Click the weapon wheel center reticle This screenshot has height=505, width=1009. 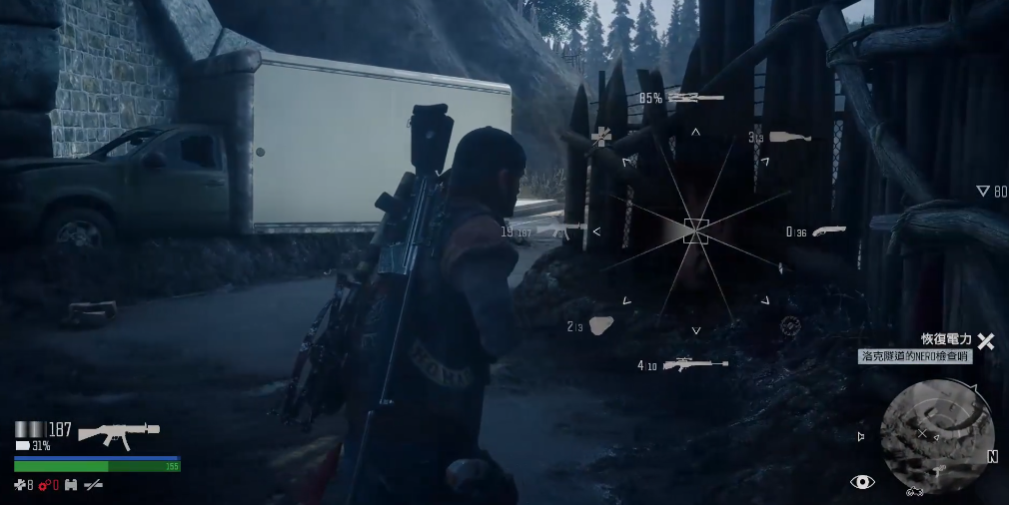pyautogui.click(x=696, y=231)
